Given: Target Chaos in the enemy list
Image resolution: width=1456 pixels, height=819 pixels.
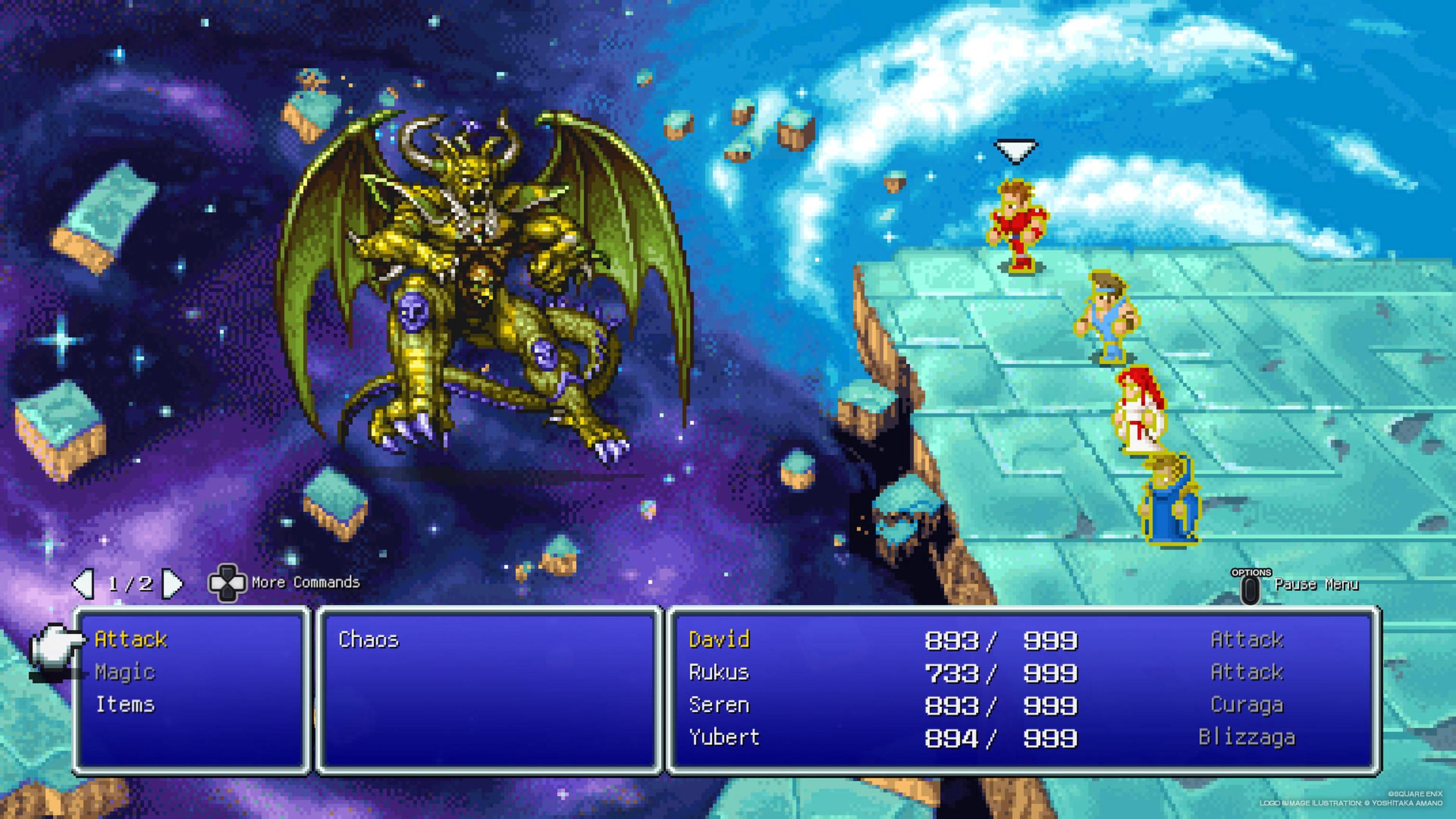Looking at the screenshot, I should (368, 639).
